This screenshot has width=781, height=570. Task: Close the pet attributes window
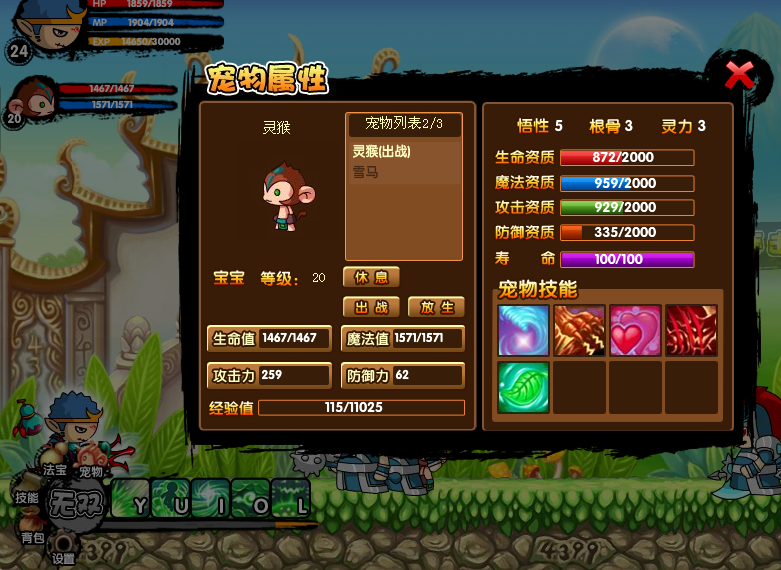click(740, 74)
